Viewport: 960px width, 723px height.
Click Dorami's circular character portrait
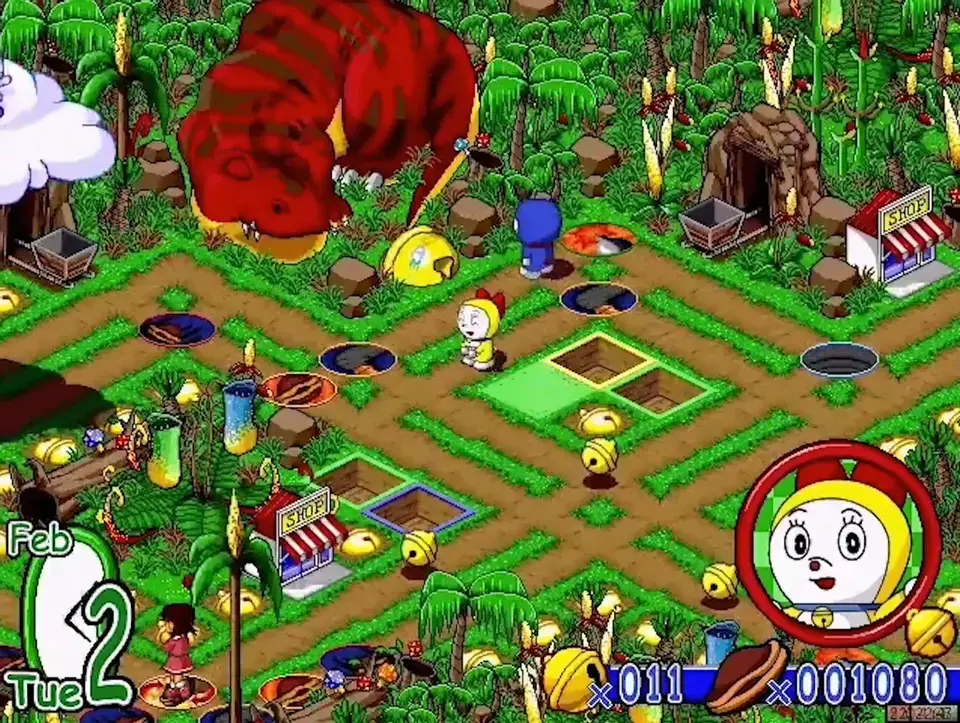click(x=838, y=542)
